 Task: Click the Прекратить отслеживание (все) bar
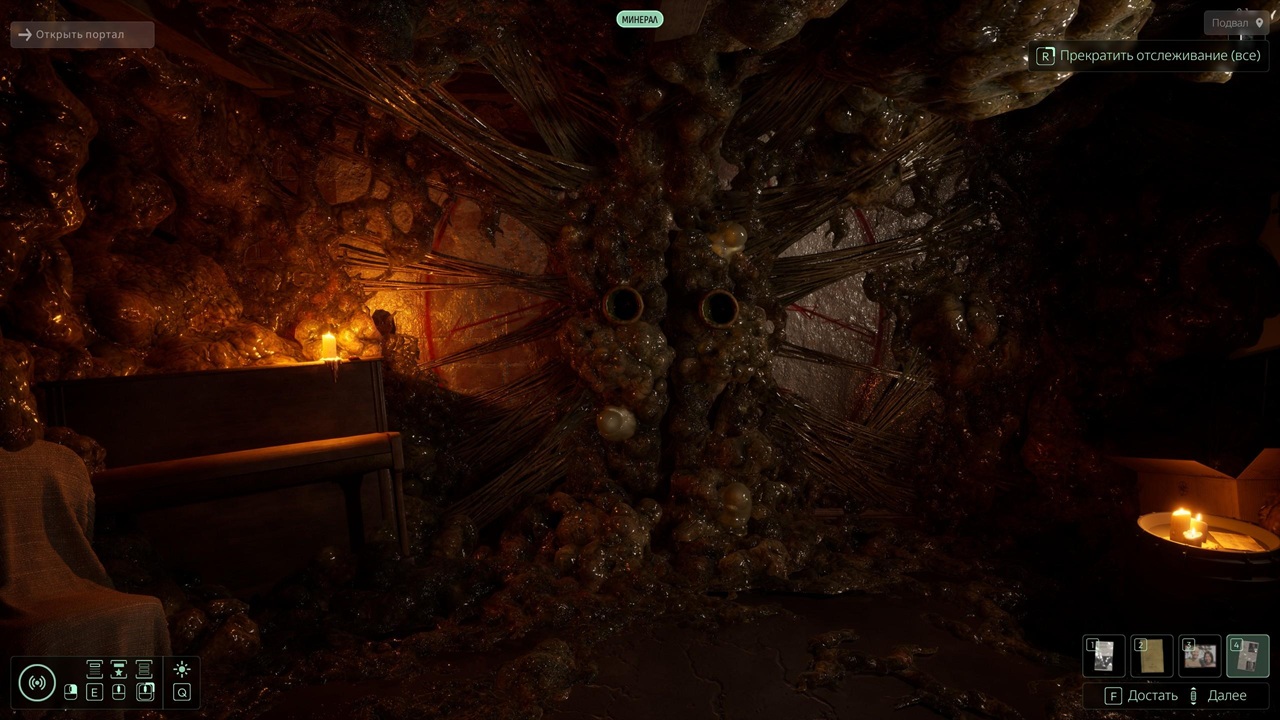coord(1149,56)
